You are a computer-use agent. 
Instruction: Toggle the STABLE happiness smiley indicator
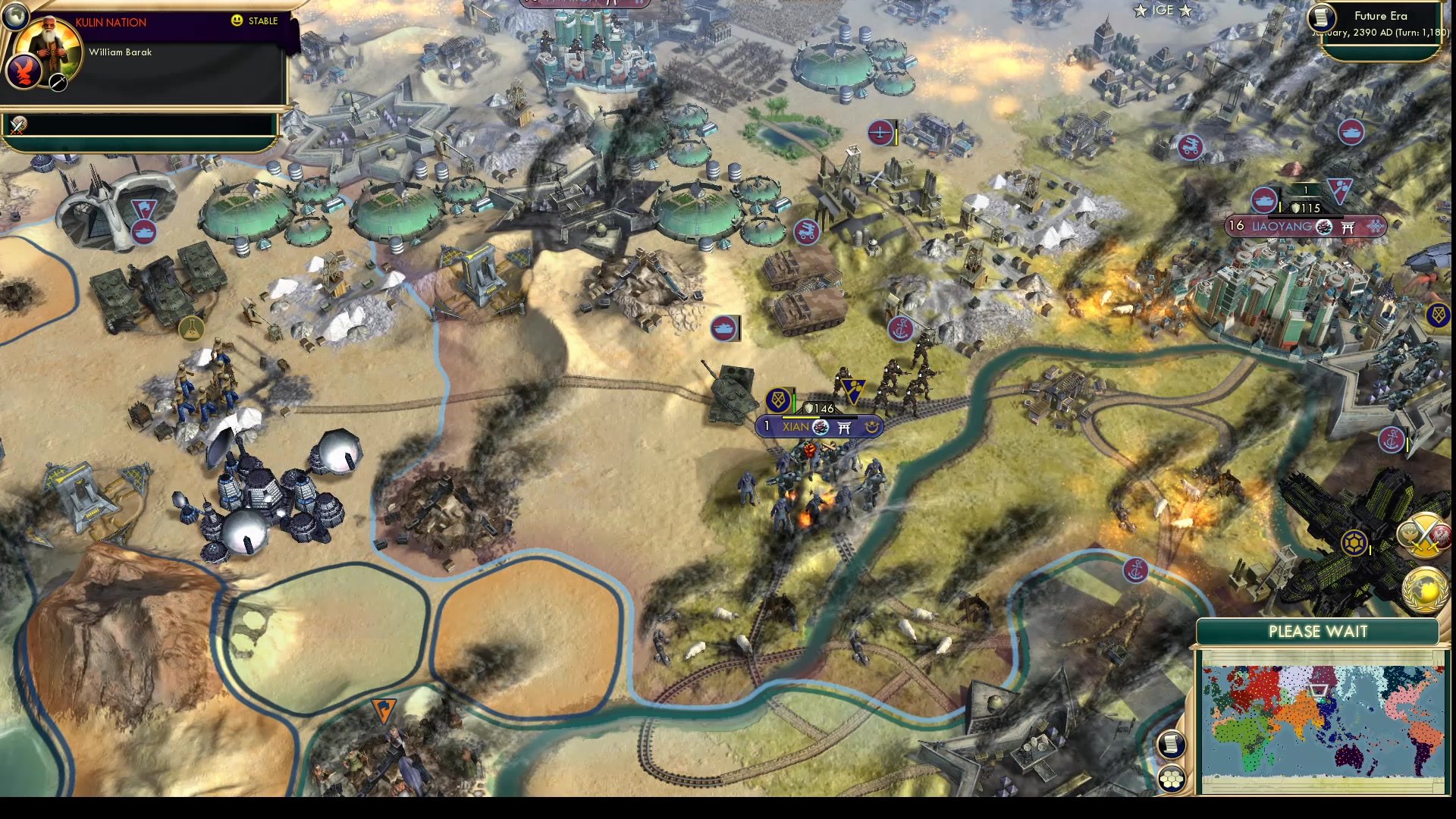237,21
